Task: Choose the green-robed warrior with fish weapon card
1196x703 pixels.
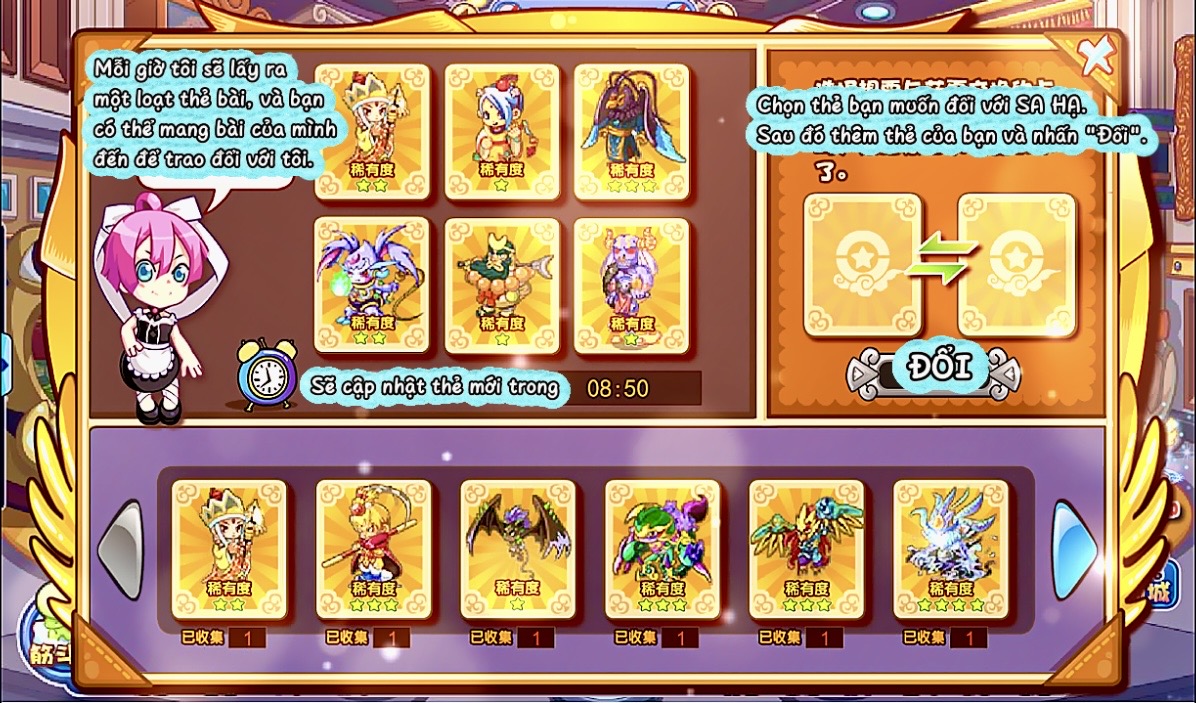Action: pyautogui.click(x=502, y=284)
